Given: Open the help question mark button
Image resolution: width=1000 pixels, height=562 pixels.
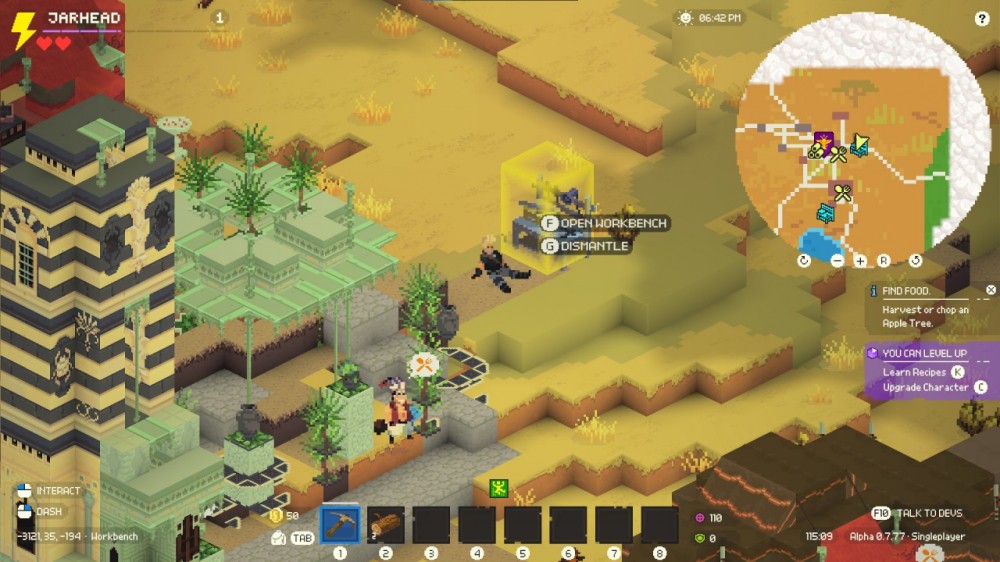Looking at the screenshot, I should click(981, 19).
